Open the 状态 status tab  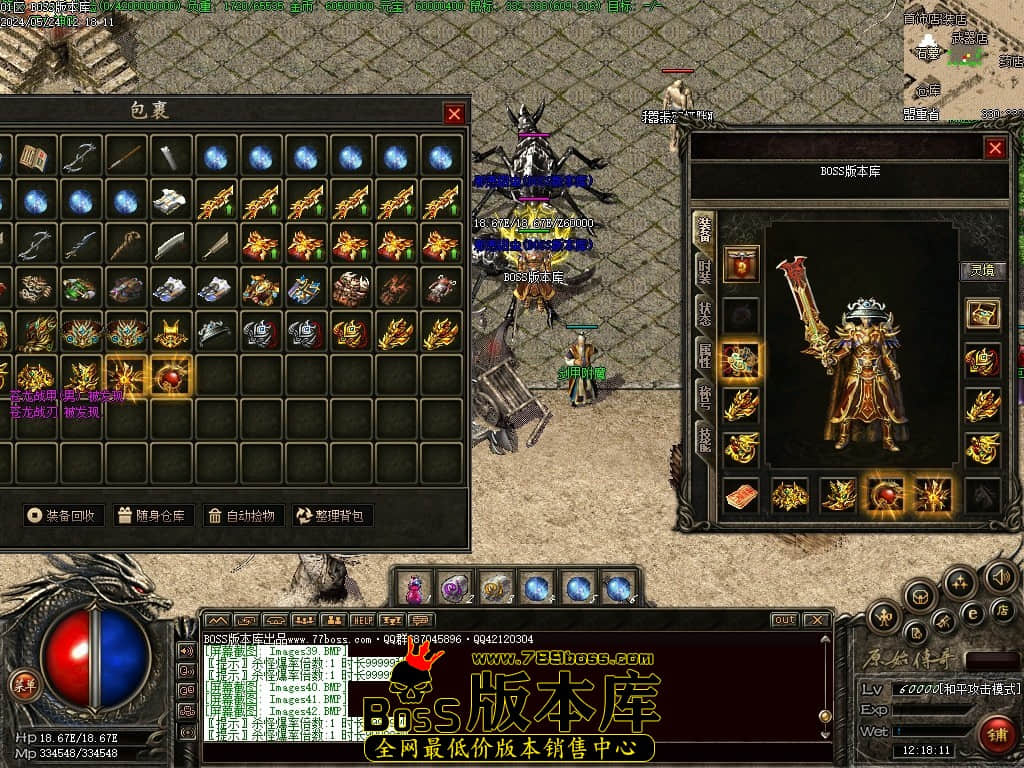click(704, 312)
